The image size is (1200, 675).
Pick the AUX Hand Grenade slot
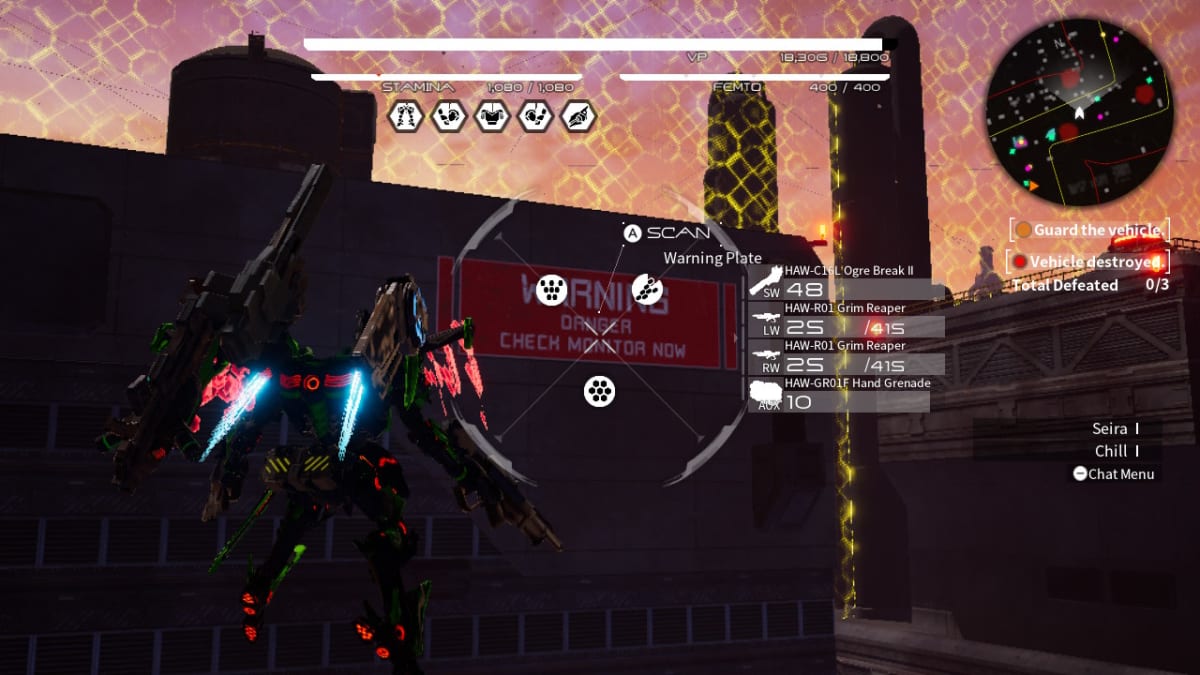coord(840,393)
